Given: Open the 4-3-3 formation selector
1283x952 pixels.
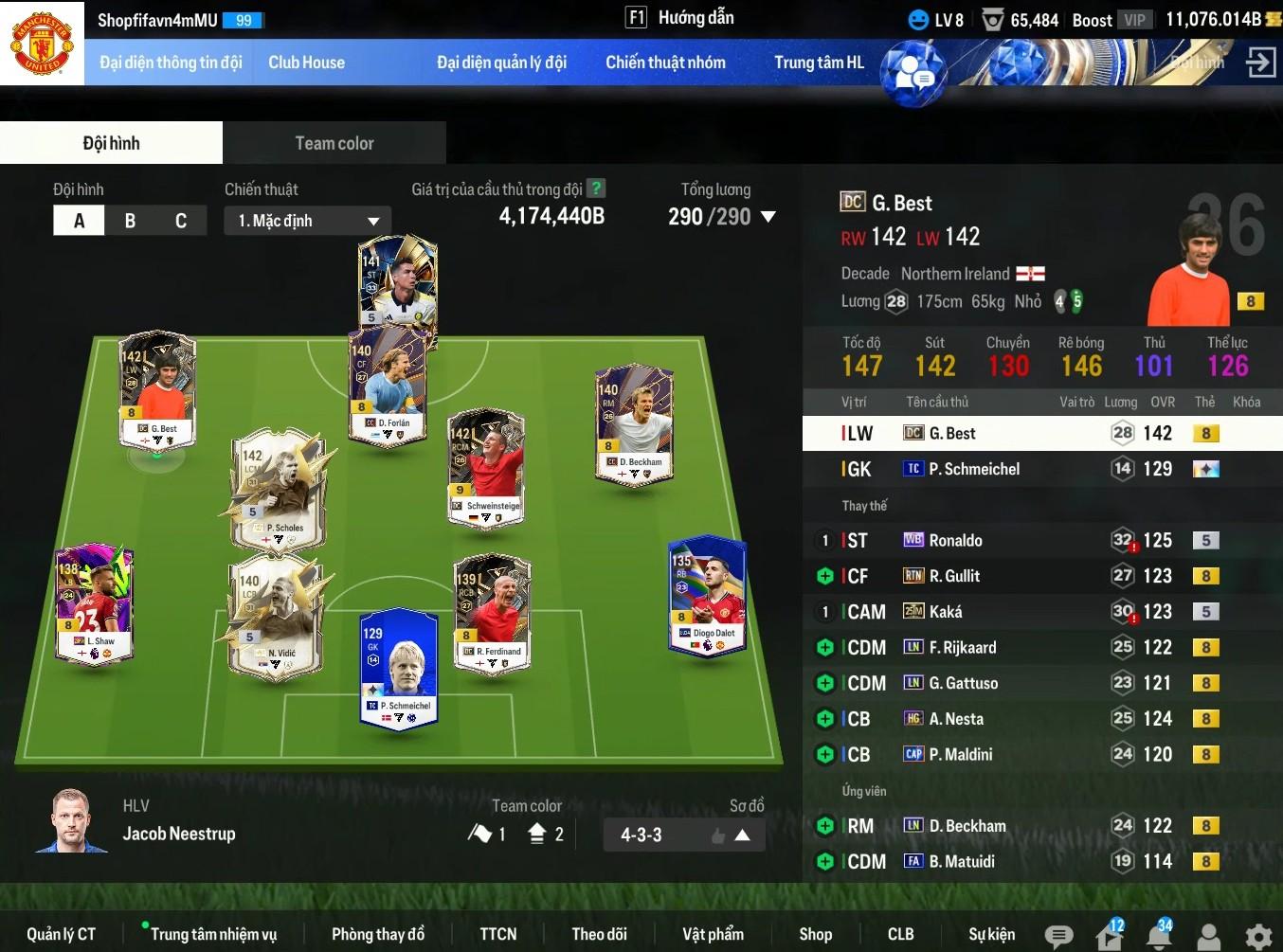Looking at the screenshot, I should 684,835.
